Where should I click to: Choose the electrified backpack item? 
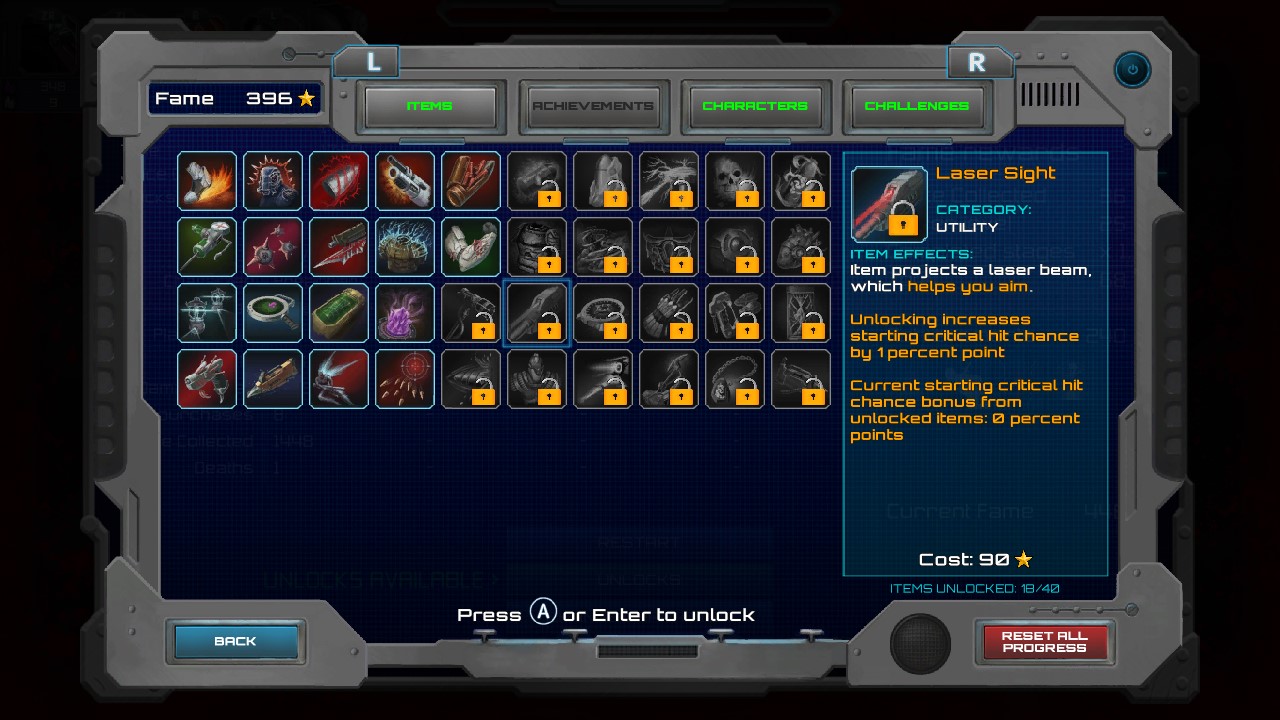coord(405,247)
